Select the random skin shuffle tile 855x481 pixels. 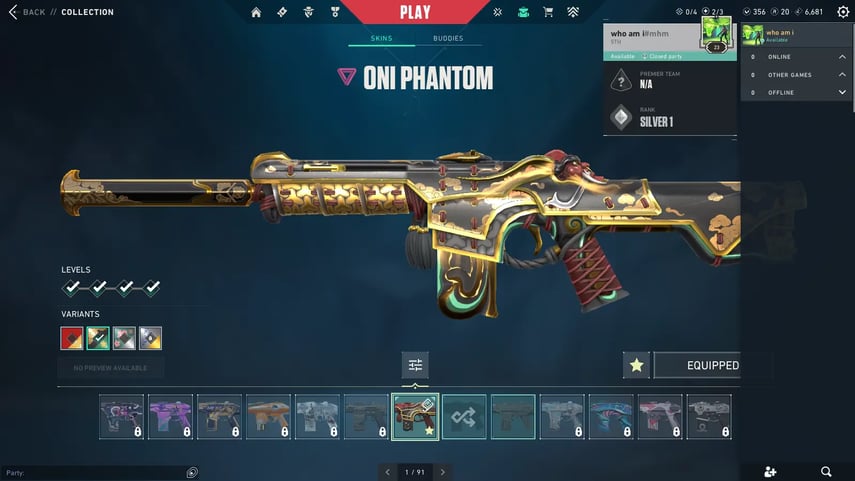pos(464,416)
